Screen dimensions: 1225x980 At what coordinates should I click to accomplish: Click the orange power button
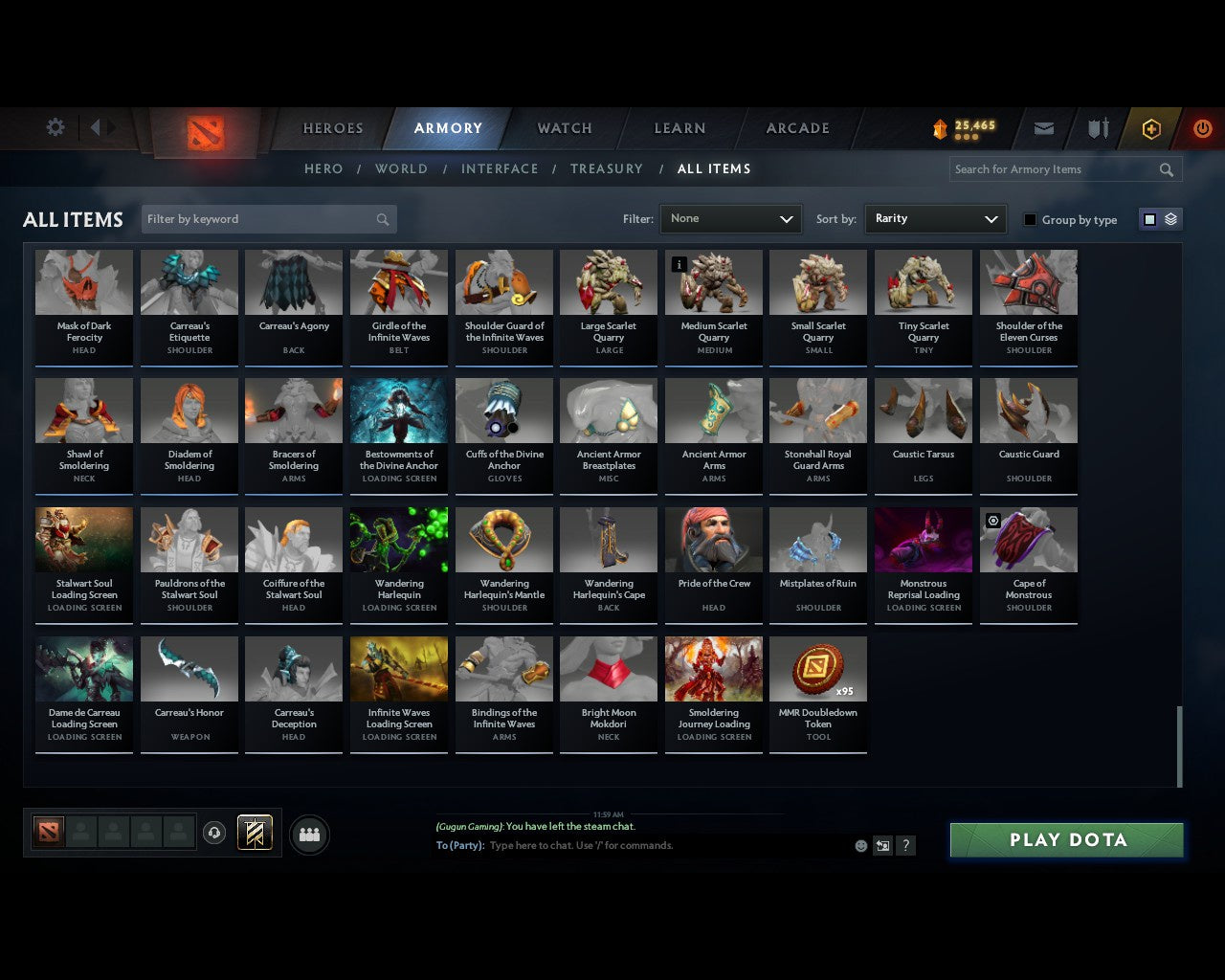pyautogui.click(x=1202, y=127)
